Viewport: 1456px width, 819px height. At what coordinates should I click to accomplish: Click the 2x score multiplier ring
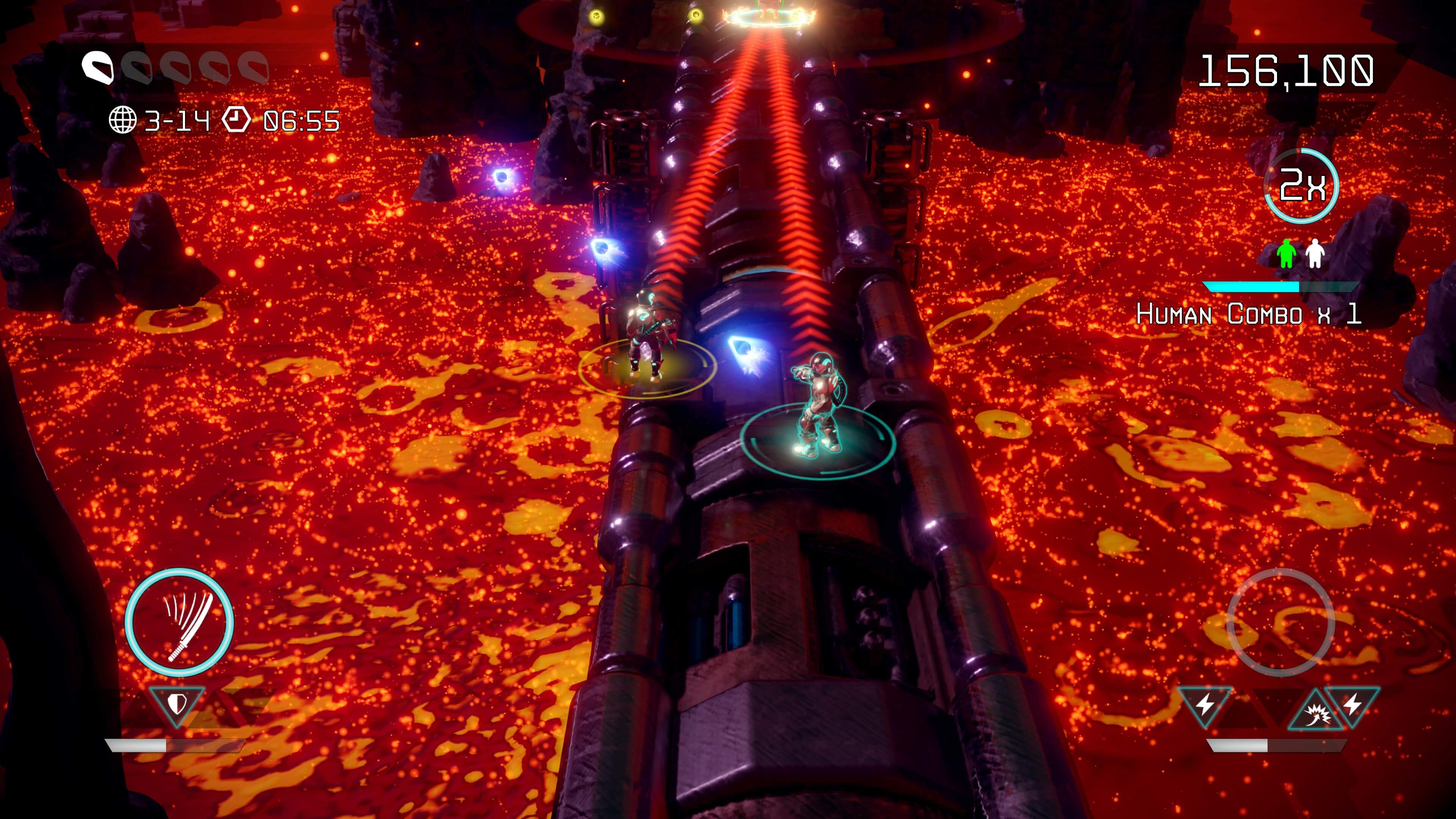point(1301,185)
